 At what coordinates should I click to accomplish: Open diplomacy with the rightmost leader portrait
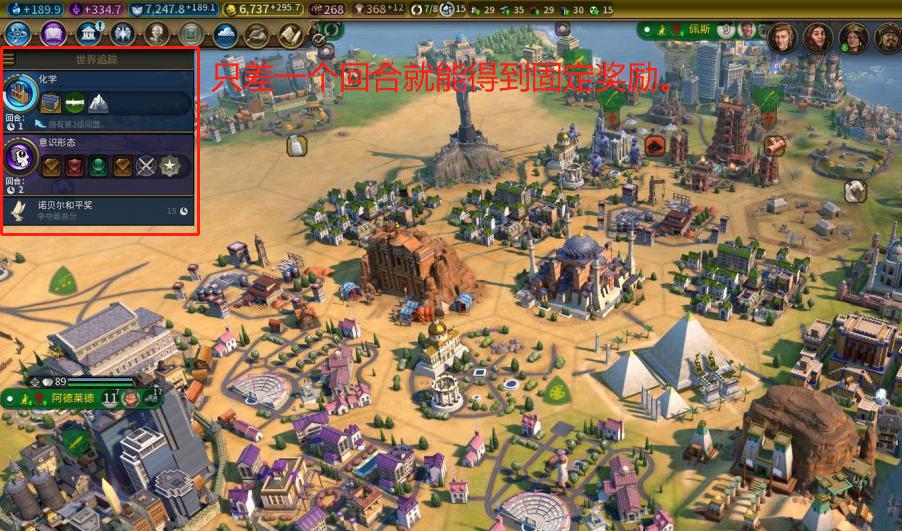click(x=887, y=37)
